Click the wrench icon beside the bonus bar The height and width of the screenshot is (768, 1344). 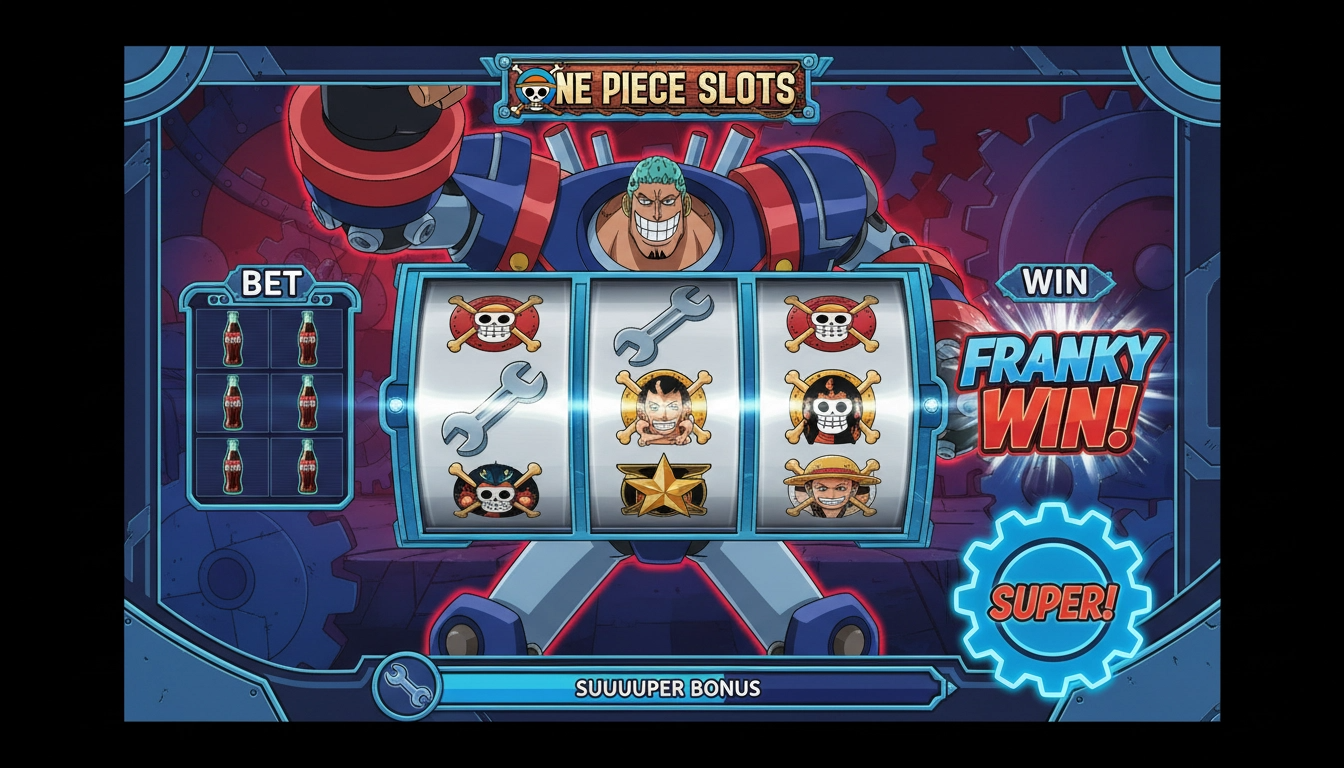406,687
